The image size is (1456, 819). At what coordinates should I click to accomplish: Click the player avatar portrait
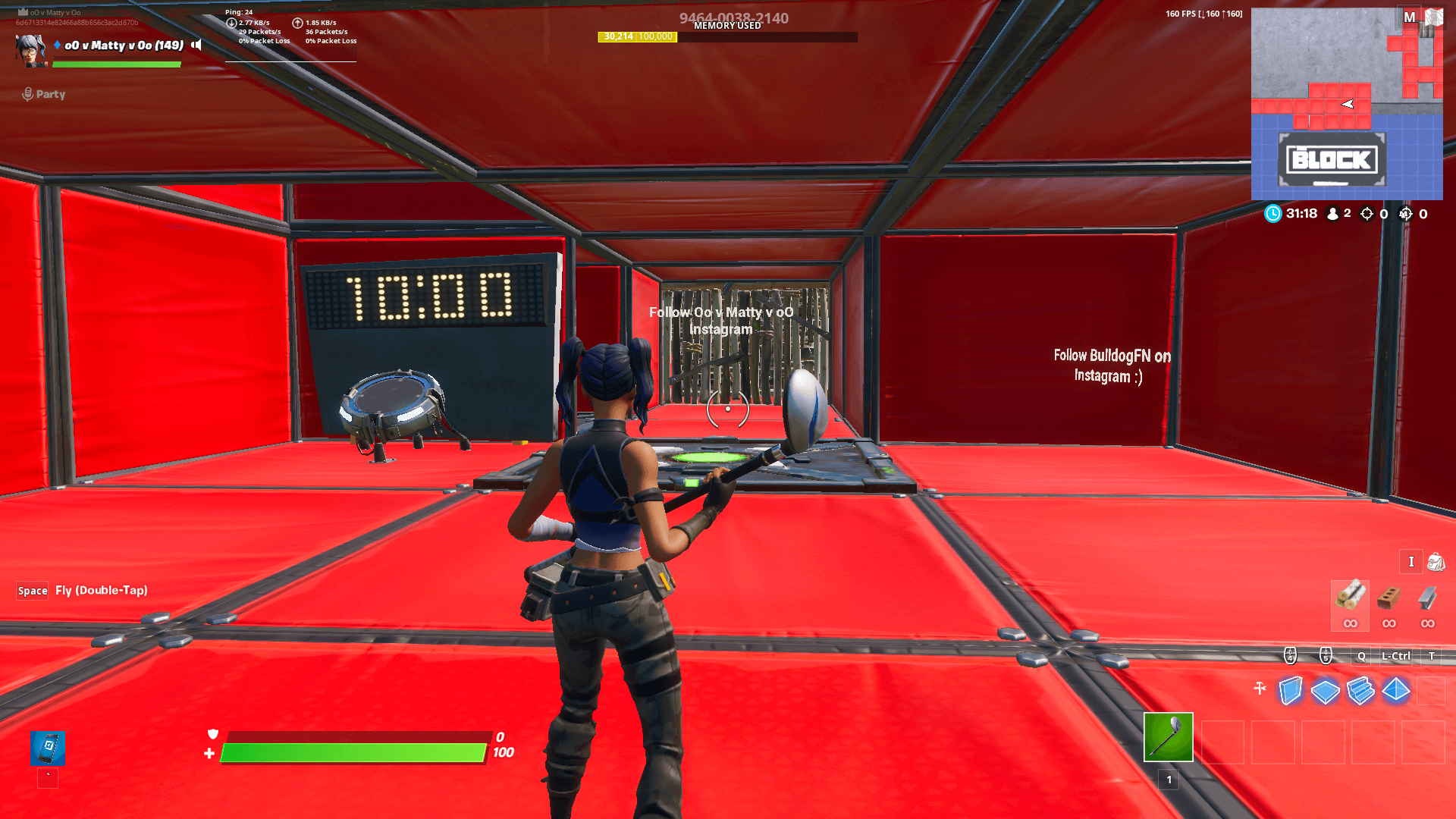tap(31, 50)
